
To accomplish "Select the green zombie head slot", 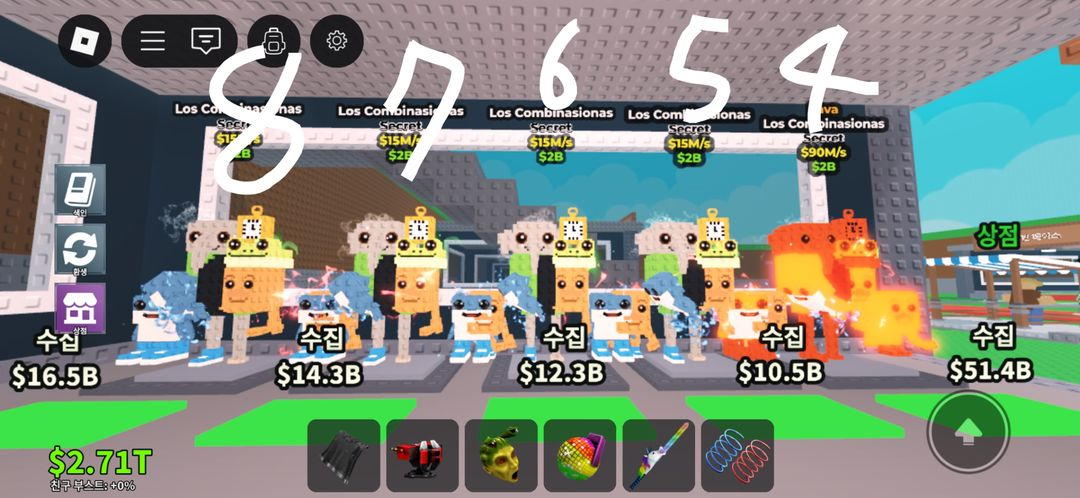I will (501, 455).
